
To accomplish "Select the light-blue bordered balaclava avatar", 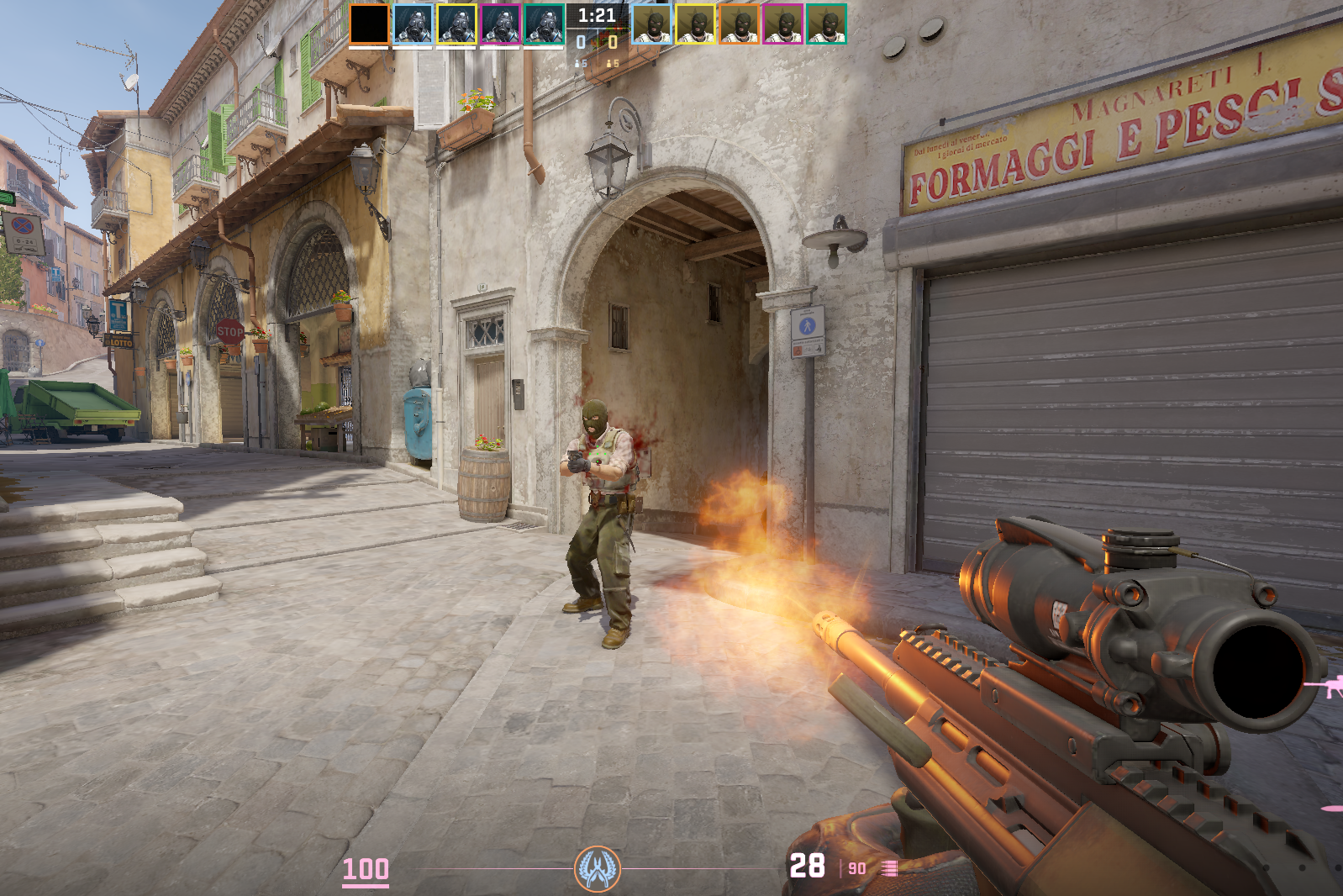I will pos(651,24).
